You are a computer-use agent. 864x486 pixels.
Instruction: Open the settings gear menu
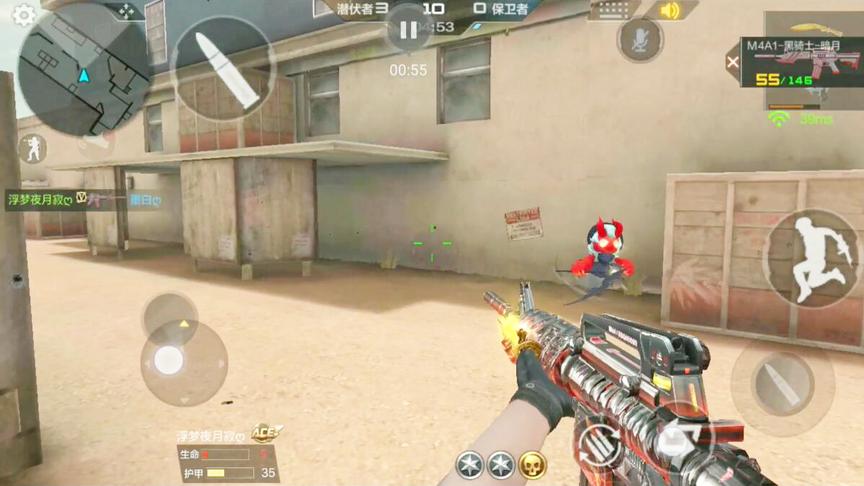pos(23,15)
